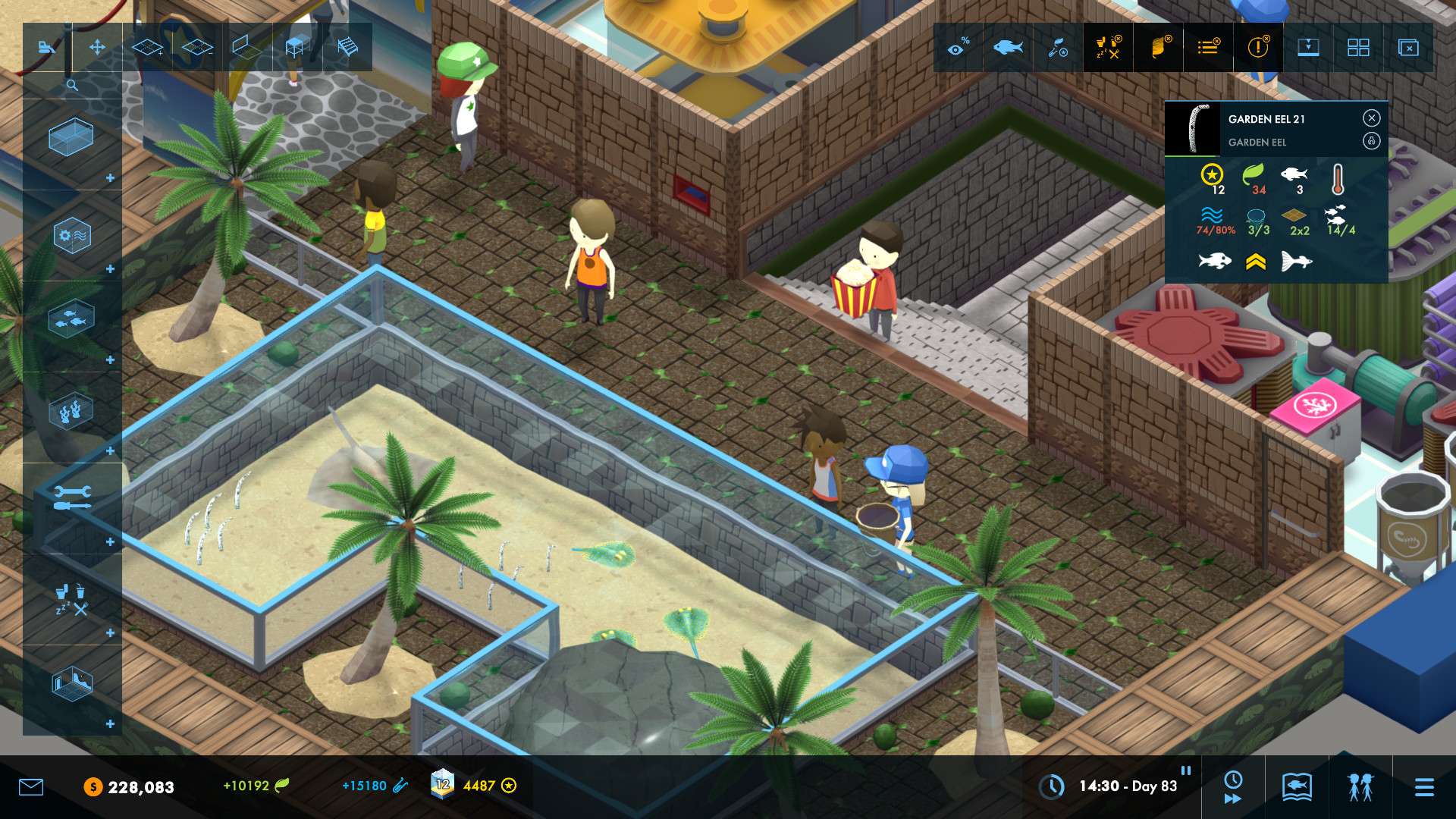Open the fish book encyclopedia
This screenshot has width=1456, height=819.
pos(1297,787)
